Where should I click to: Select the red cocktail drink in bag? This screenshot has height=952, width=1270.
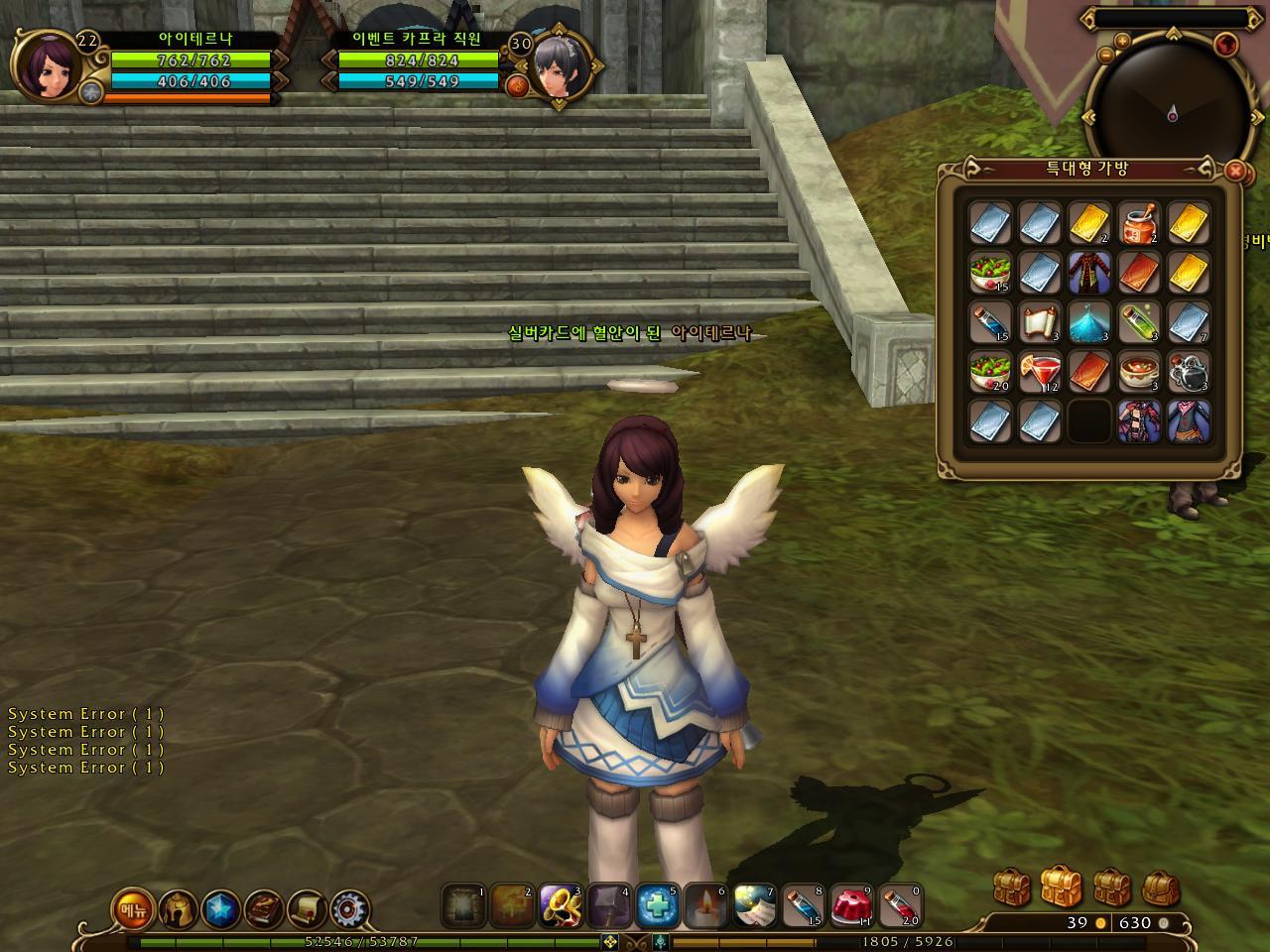[1040, 372]
